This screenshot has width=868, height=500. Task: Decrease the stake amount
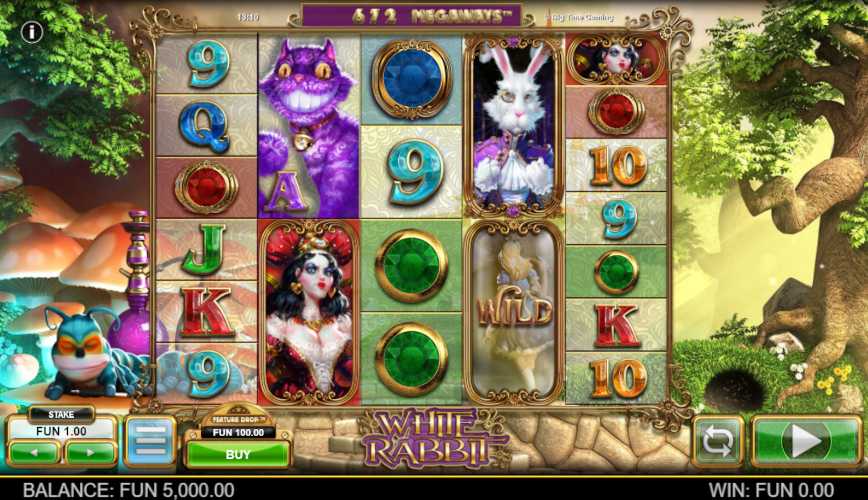pyautogui.click(x=35, y=452)
